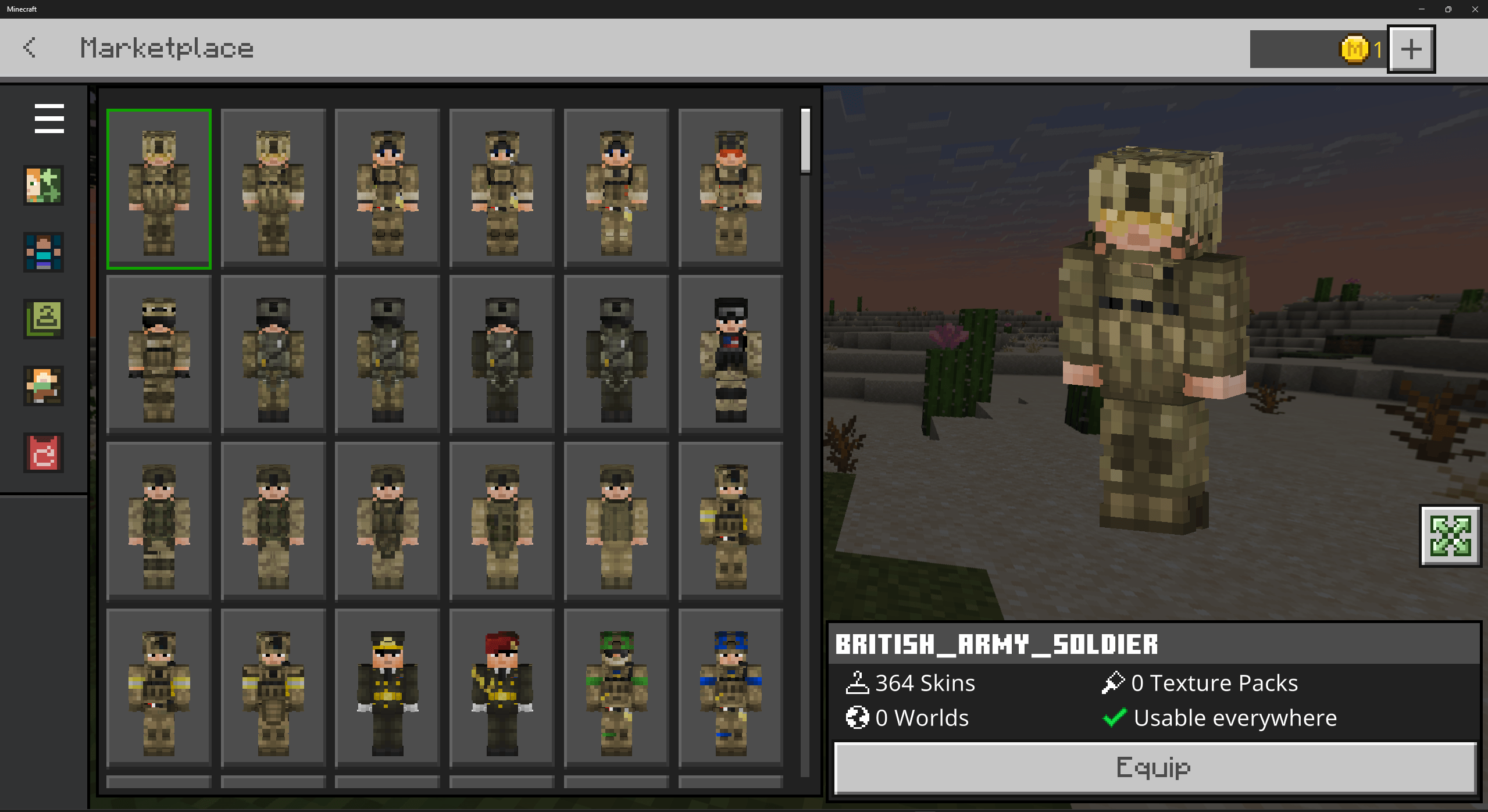Go back from the Marketplace page
The height and width of the screenshot is (812, 1488).
(30, 48)
